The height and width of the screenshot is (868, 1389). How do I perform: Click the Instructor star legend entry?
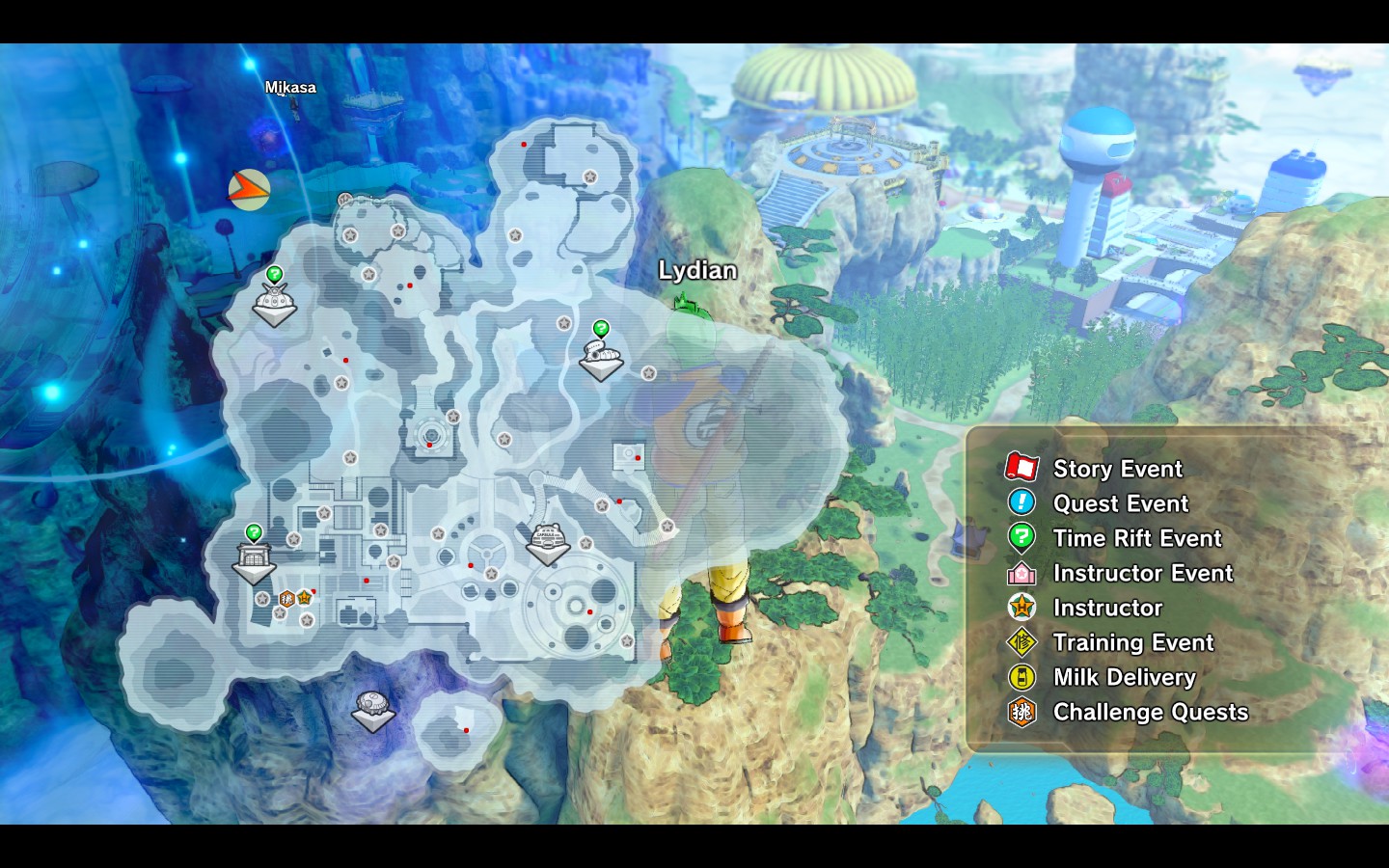click(x=1106, y=608)
